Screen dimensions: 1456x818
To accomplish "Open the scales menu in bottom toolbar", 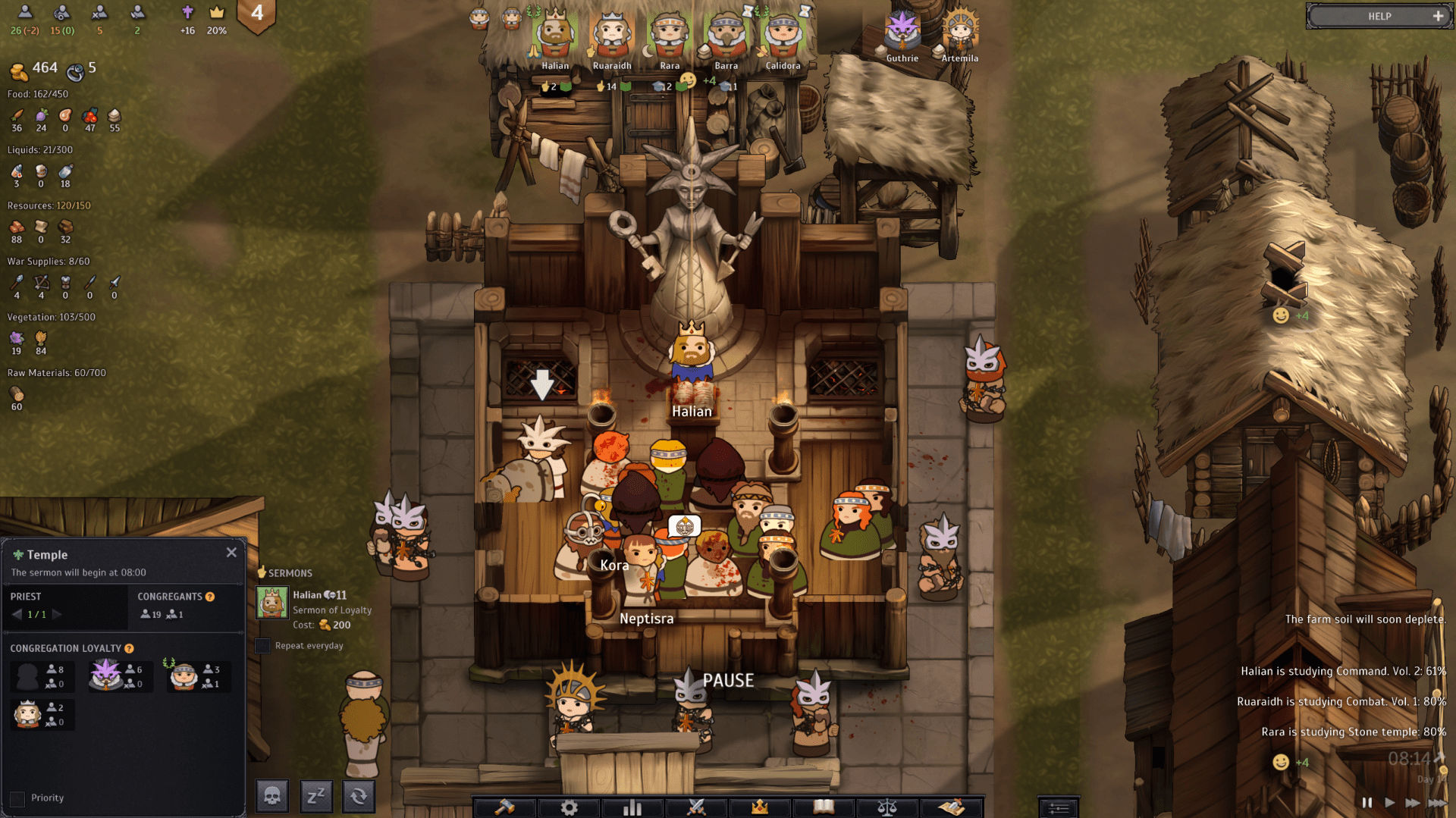I will coord(887,807).
